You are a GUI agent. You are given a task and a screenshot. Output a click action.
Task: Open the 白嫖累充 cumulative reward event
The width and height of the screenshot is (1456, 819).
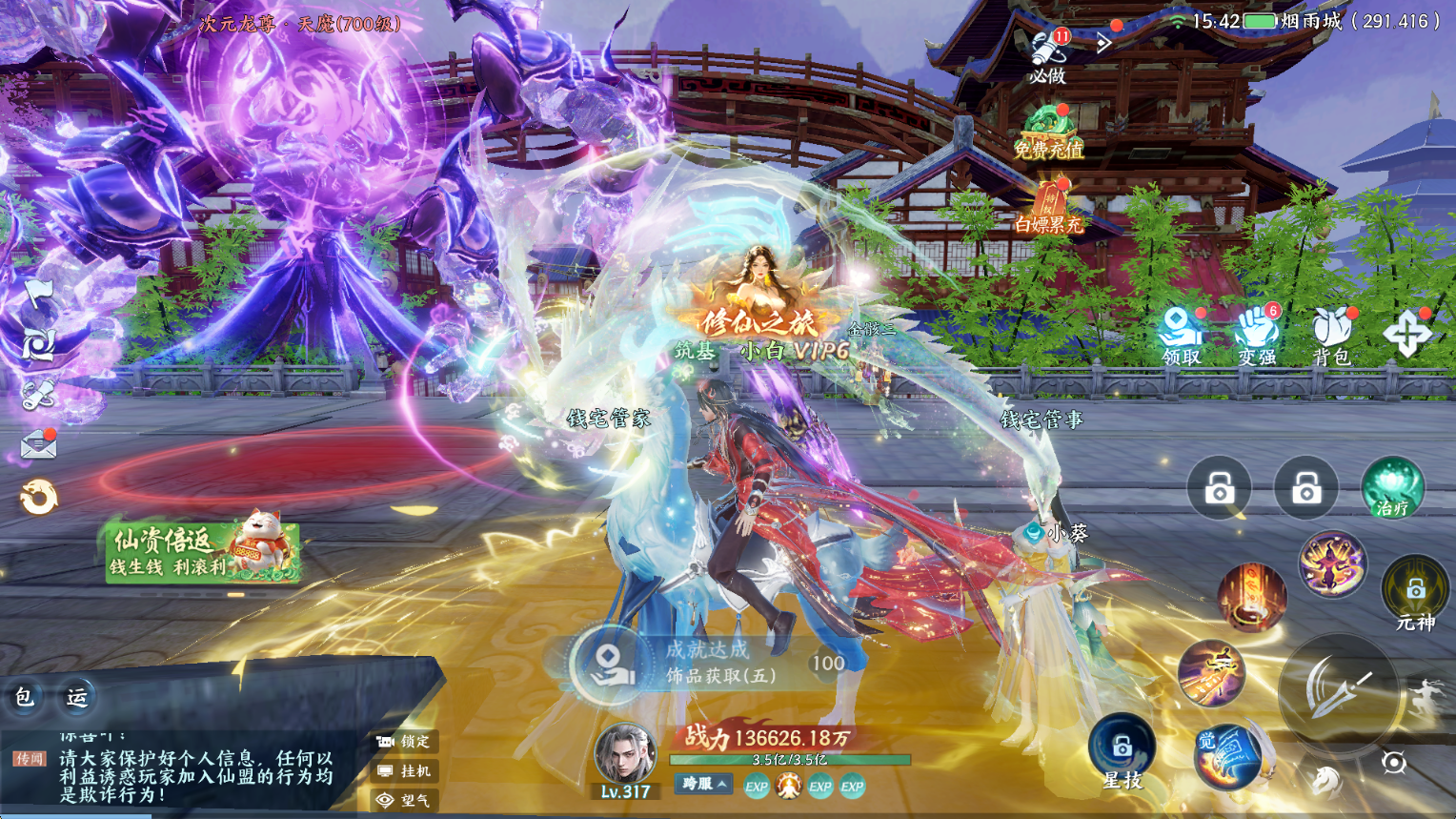click(x=1048, y=208)
